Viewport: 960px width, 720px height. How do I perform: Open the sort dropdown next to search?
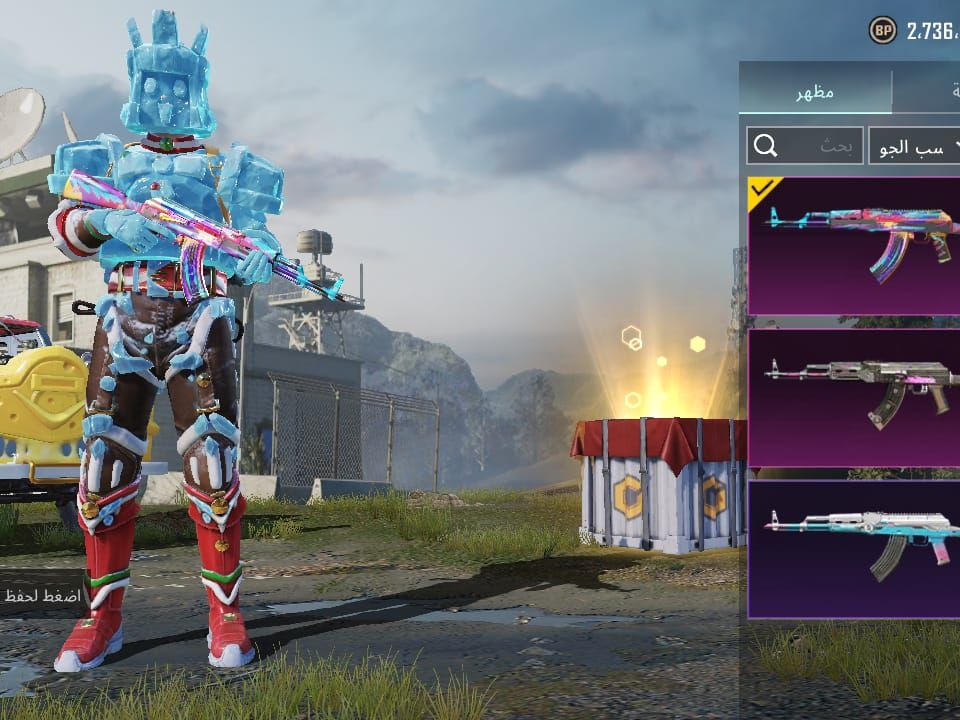coord(914,146)
